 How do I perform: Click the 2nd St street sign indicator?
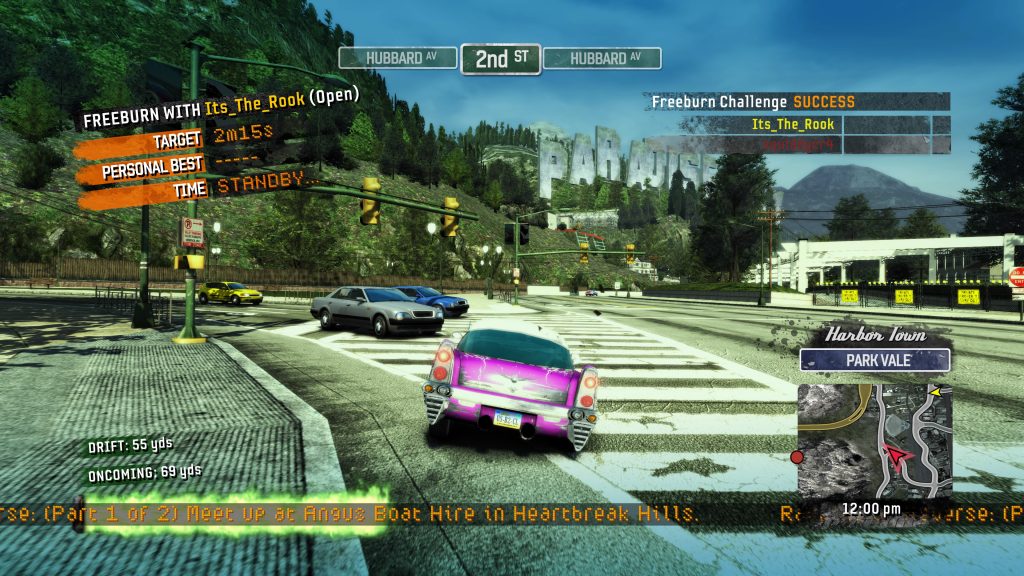(500, 58)
